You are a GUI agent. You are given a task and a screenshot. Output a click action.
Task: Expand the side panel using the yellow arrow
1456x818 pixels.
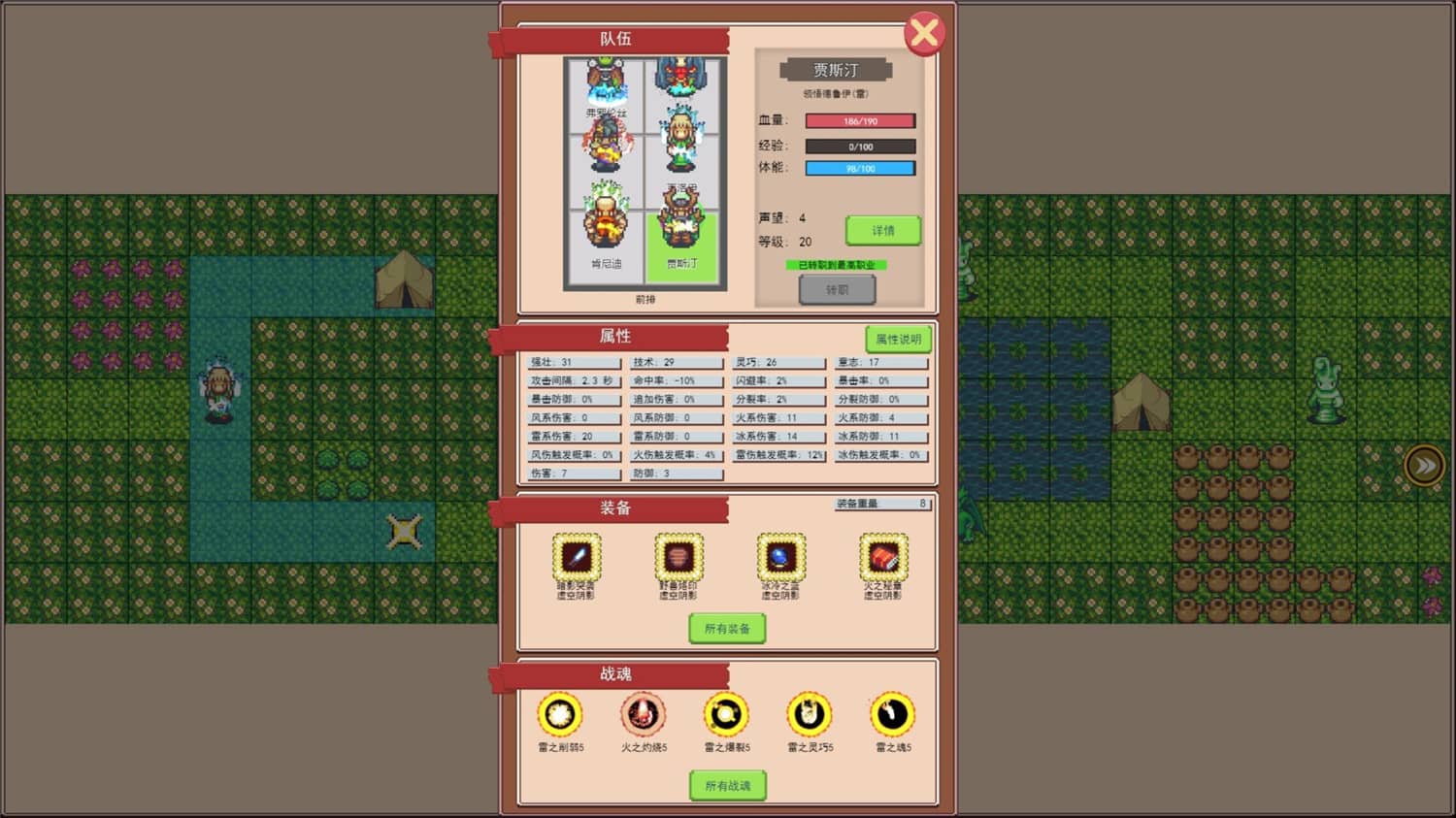tap(1424, 465)
